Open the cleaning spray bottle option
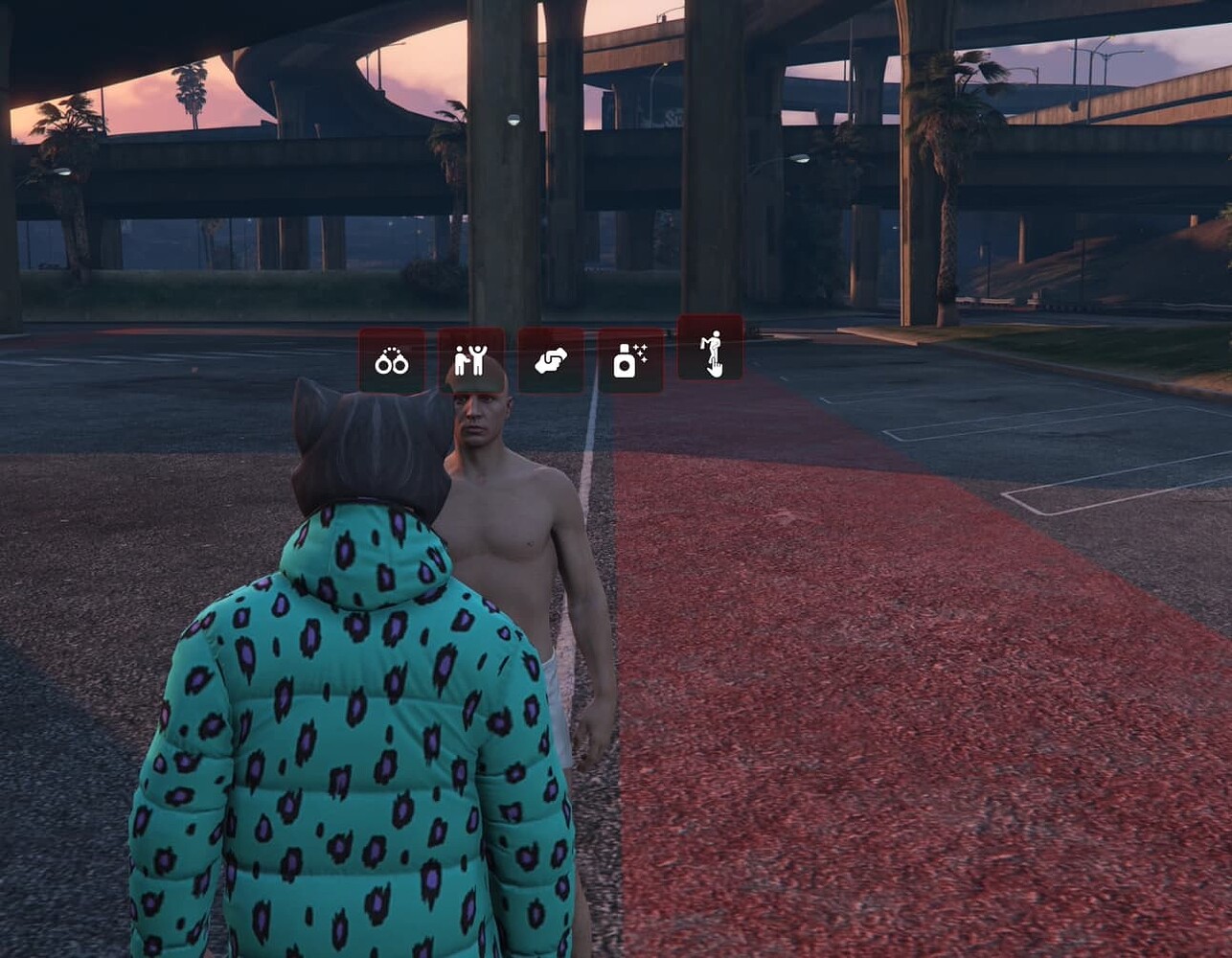1232x958 pixels. 631,359
